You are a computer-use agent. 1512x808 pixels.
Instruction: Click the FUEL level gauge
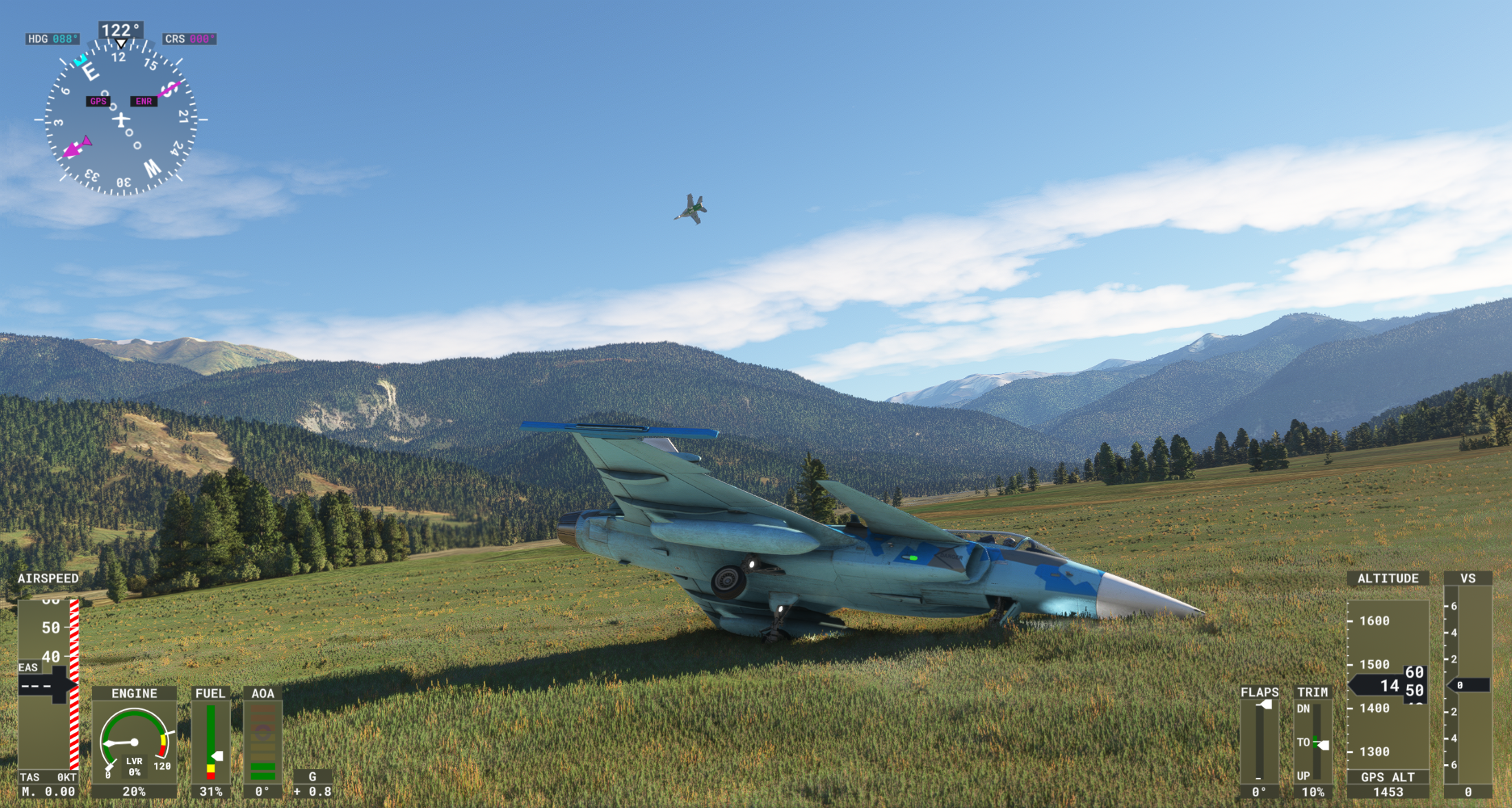point(210,742)
